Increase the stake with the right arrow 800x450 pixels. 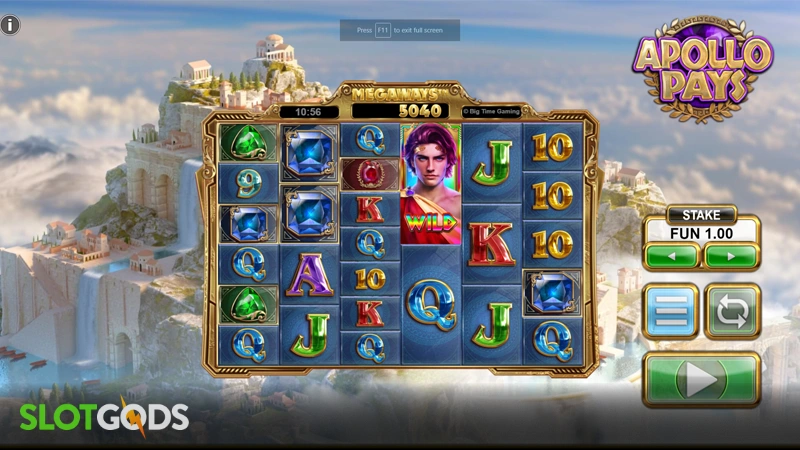(729, 256)
